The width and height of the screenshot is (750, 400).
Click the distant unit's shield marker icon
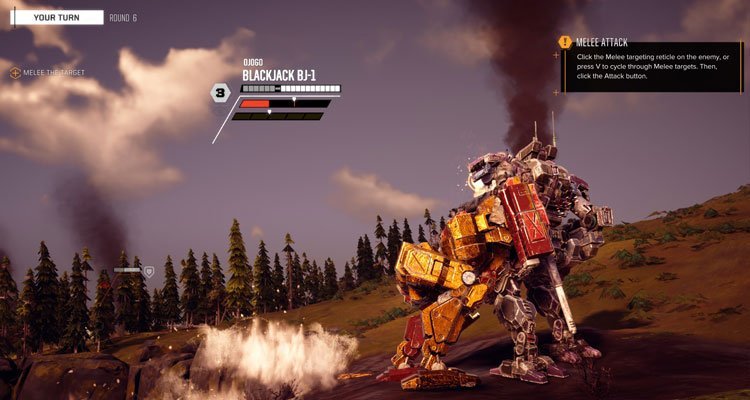tap(149, 270)
